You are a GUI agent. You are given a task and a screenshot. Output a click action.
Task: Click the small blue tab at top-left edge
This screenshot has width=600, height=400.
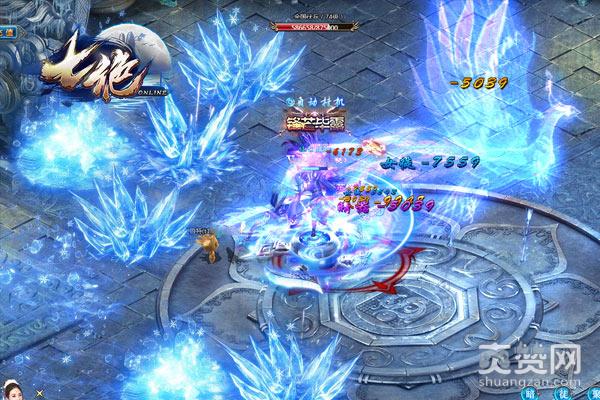7,32
